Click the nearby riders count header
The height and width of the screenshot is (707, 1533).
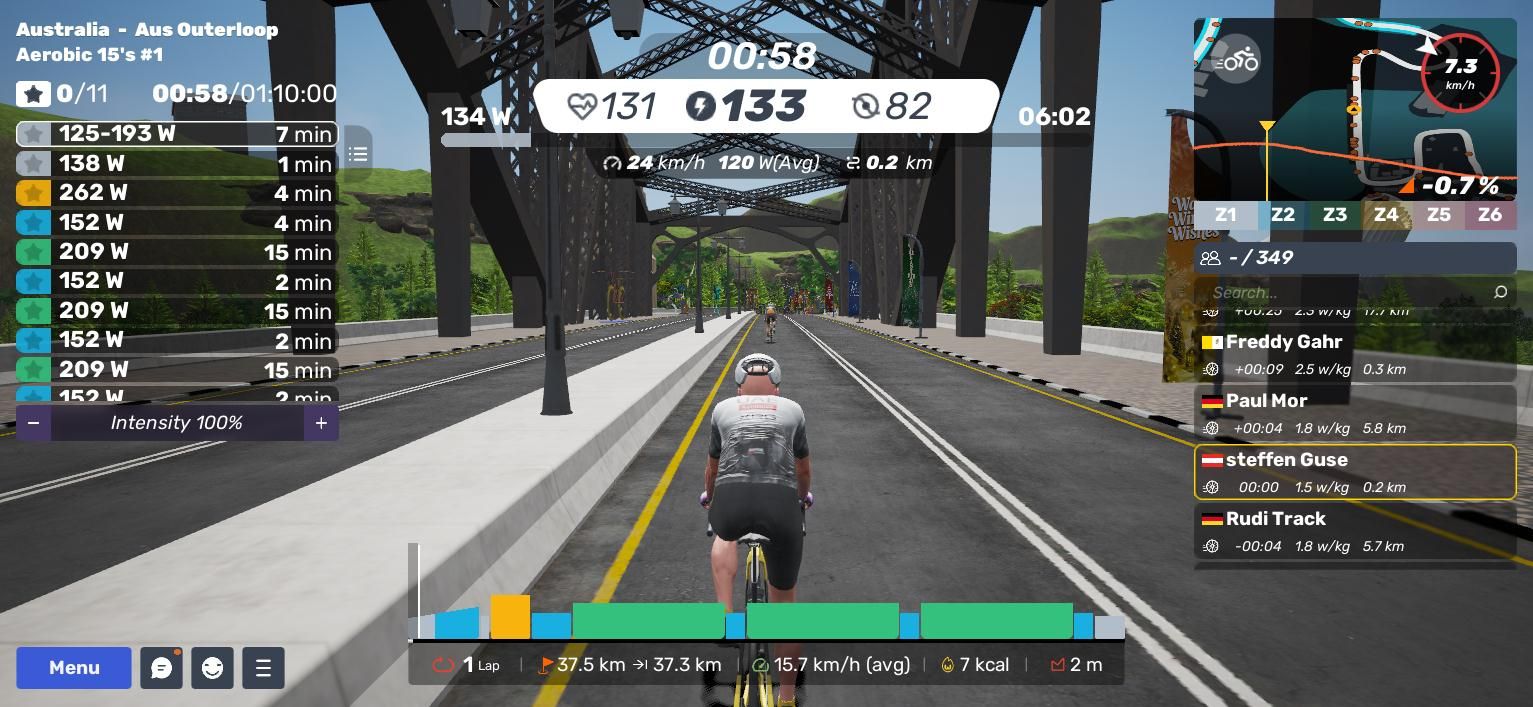click(1355, 258)
